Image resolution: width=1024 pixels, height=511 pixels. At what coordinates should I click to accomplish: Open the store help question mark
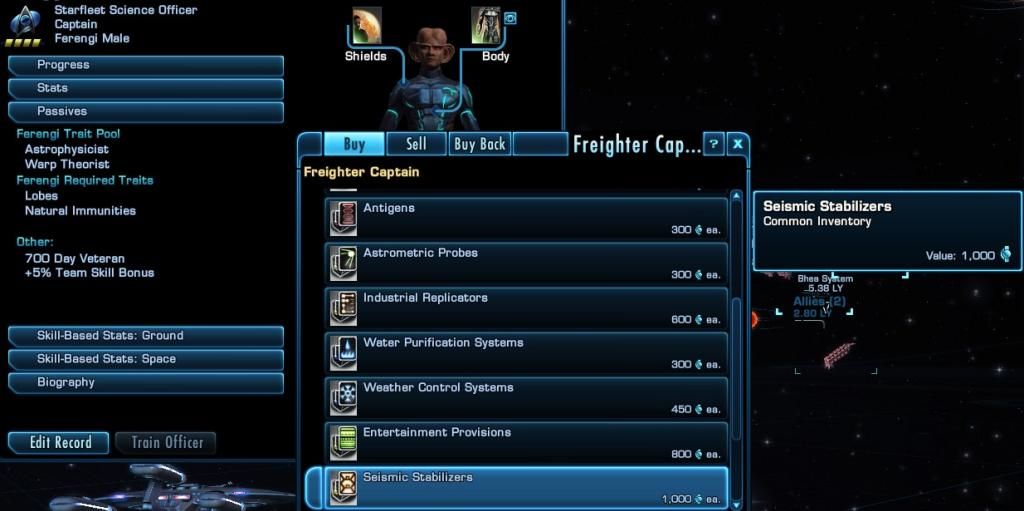(x=713, y=144)
